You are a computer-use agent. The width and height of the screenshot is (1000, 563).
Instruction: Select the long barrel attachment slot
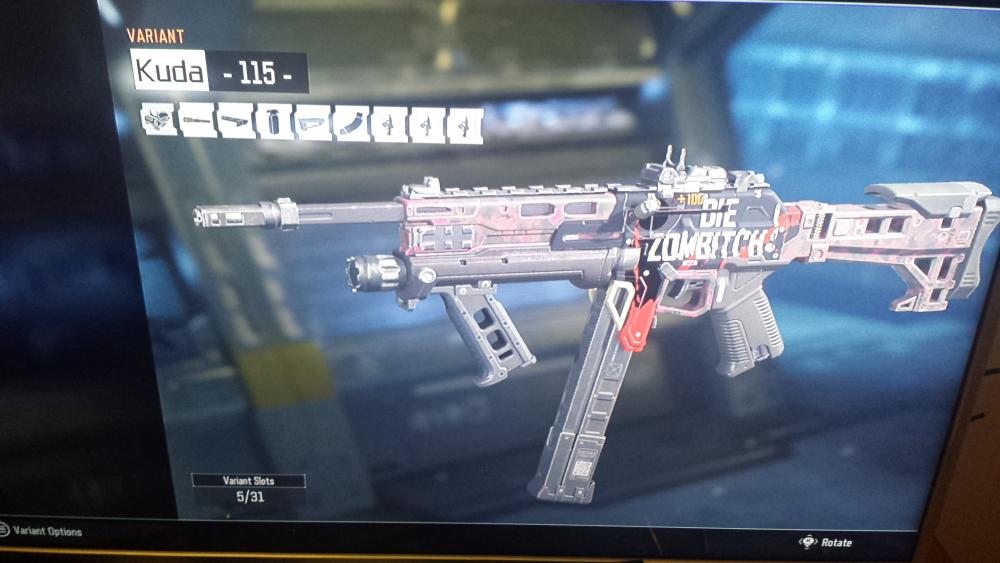tap(198, 121)
